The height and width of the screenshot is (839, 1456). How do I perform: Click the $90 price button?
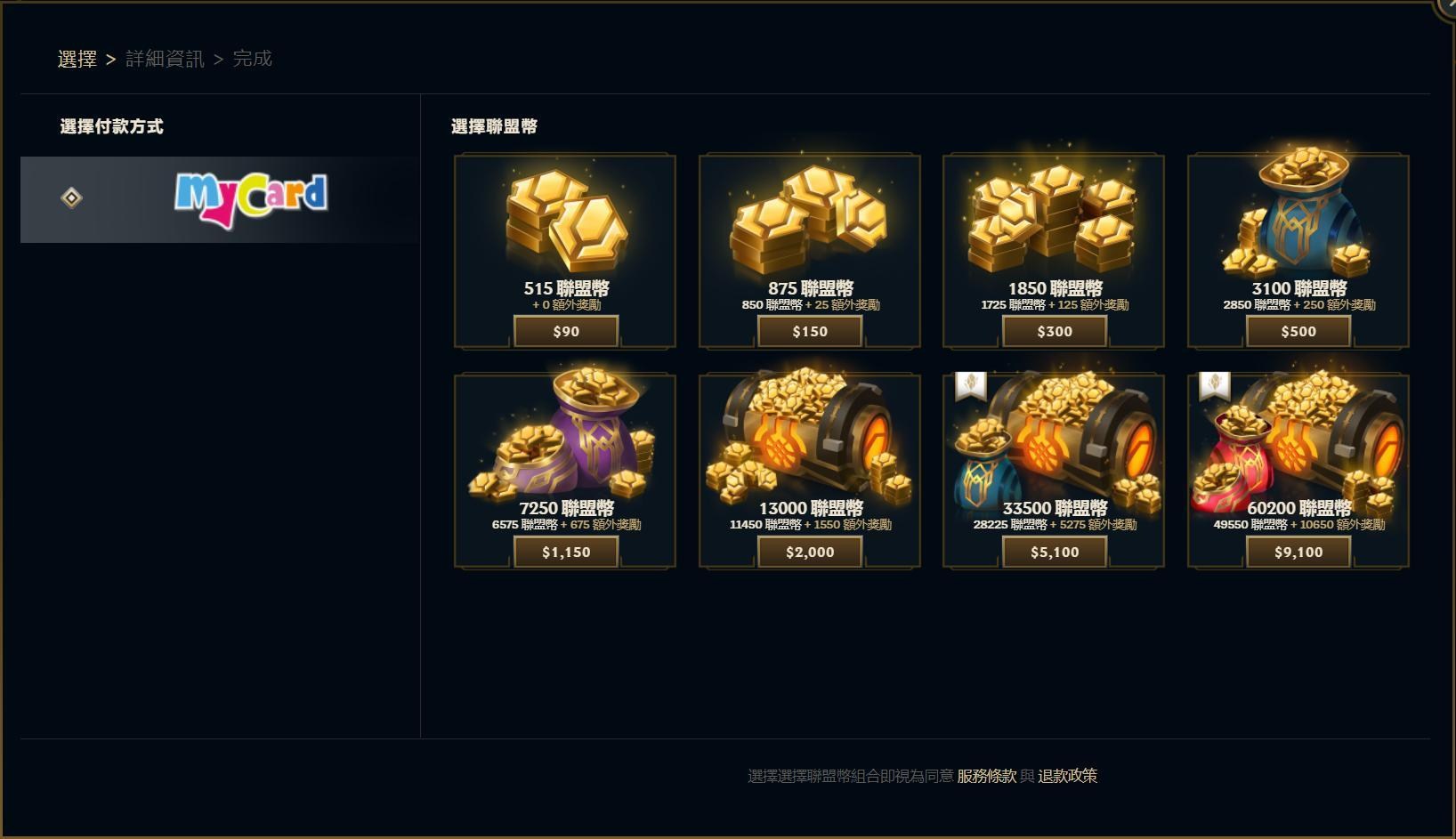(x=566, y=330)
